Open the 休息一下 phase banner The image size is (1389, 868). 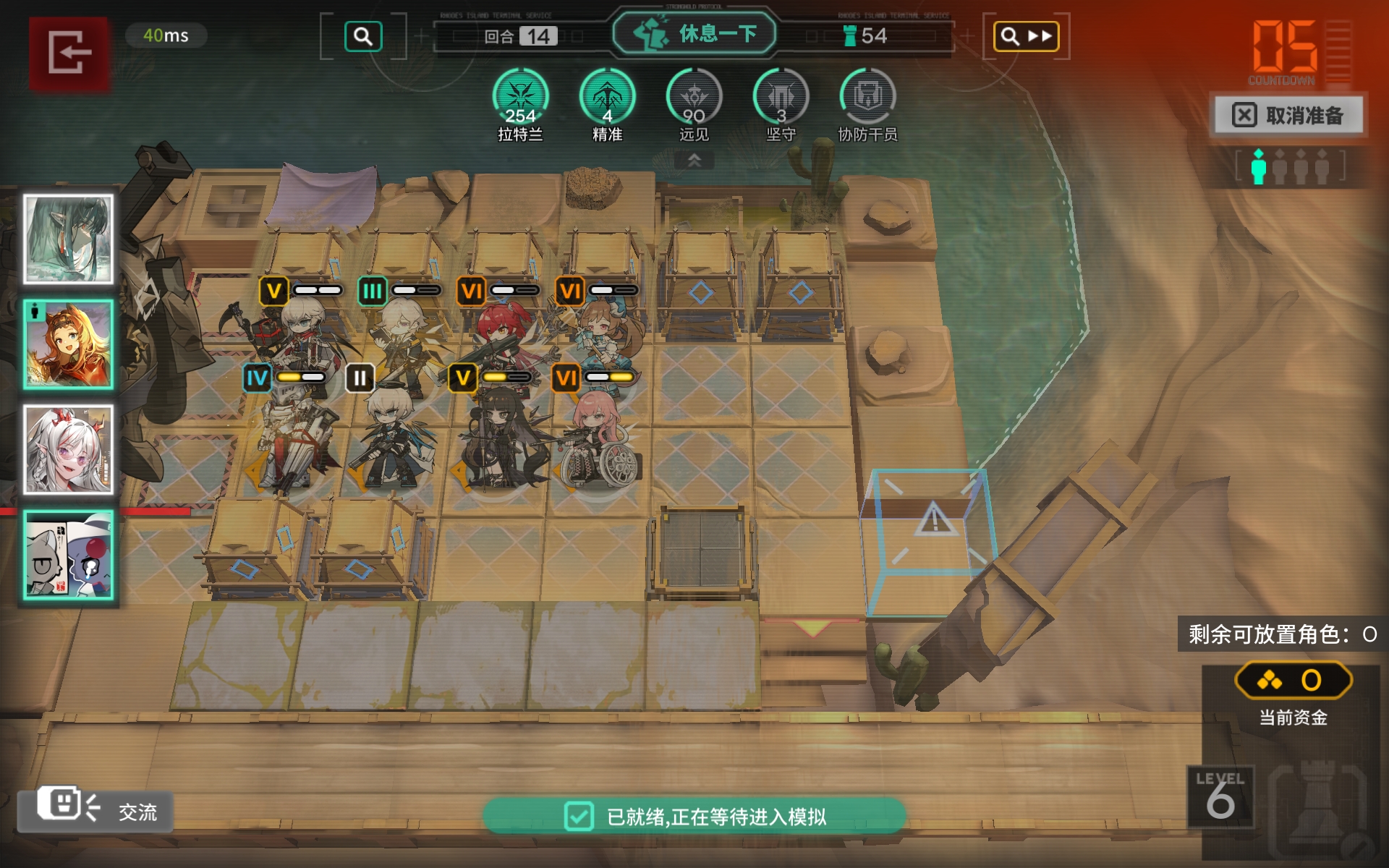(694, 34)
